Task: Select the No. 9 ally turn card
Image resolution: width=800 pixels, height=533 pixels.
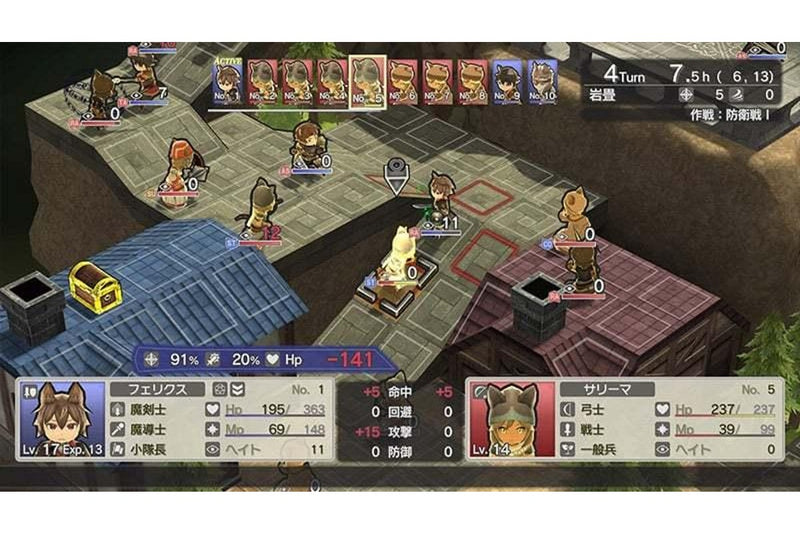Action: coord(506,83)
